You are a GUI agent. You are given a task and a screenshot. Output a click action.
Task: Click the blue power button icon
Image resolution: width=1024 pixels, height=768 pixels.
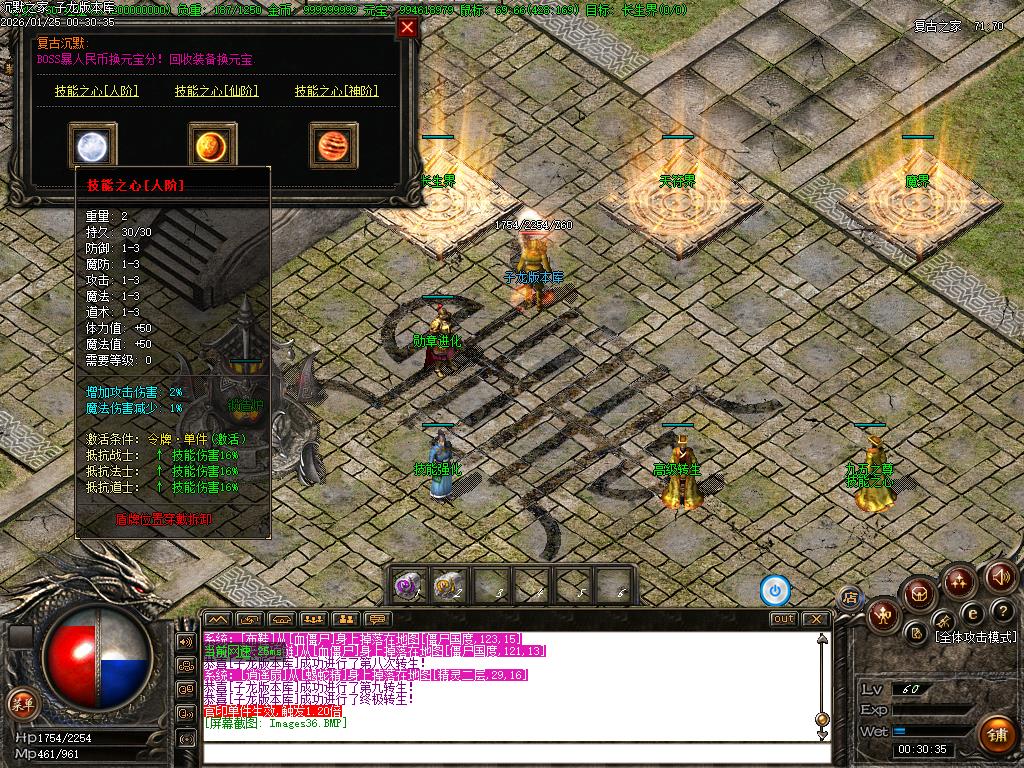(x=775, y=590)
